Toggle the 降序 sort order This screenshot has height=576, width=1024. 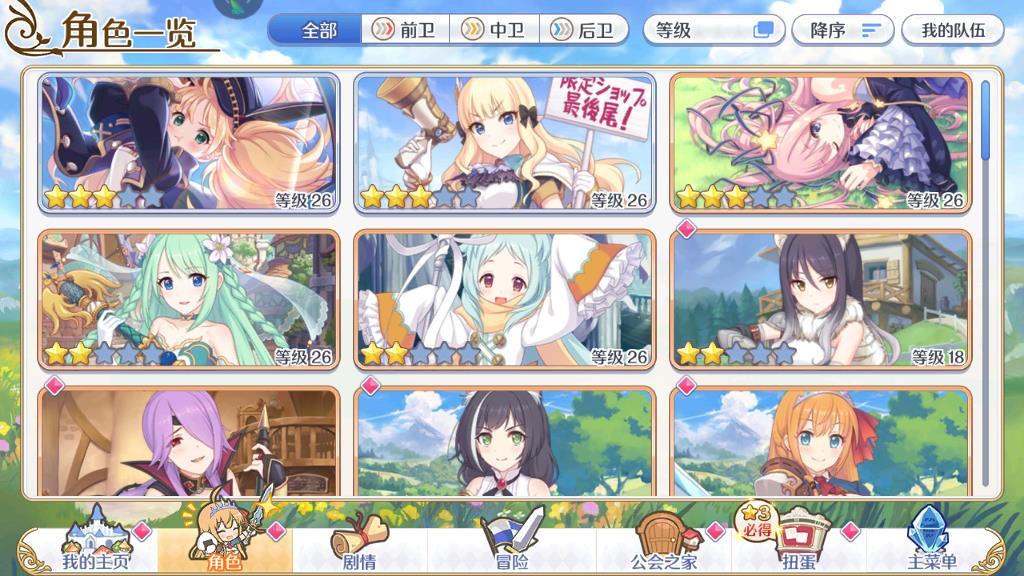pos(842,30)
